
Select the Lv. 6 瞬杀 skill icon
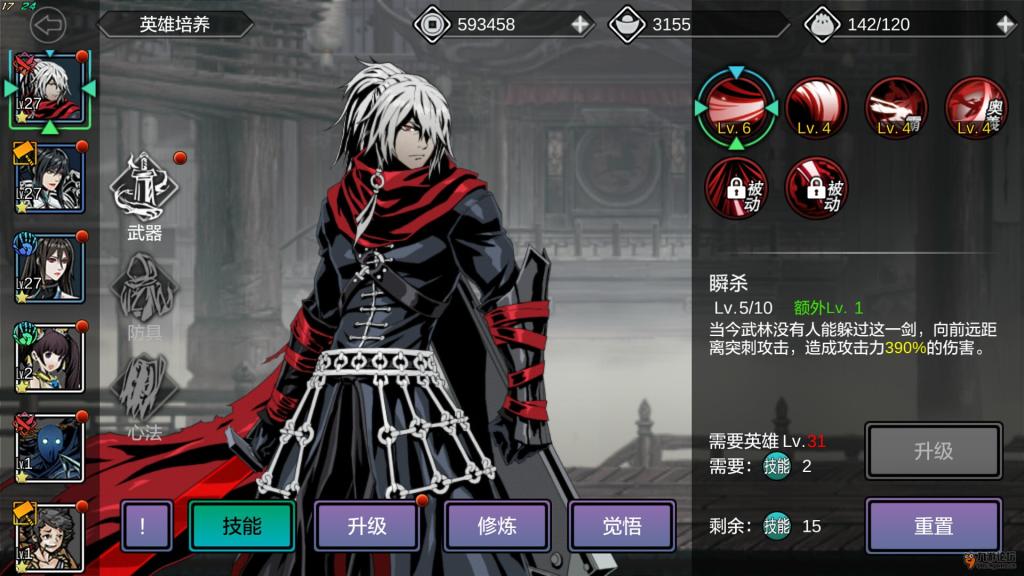point(735,106)
